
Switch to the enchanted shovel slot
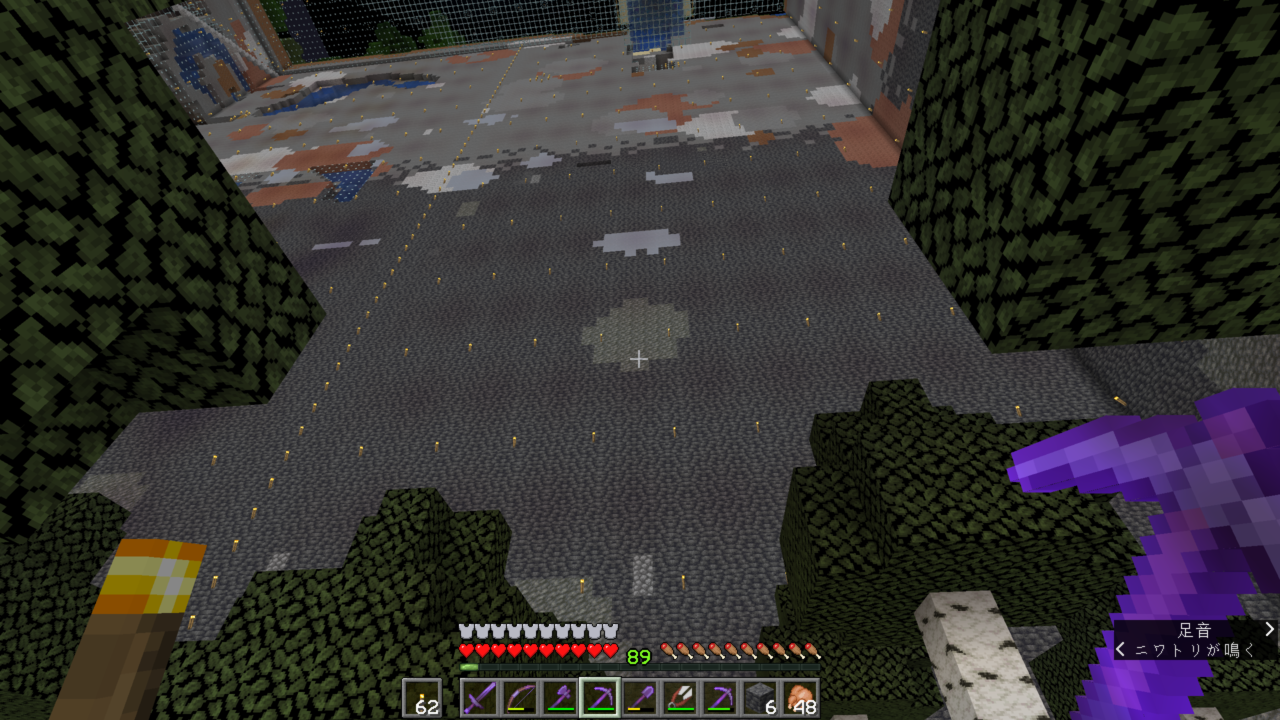639,697
